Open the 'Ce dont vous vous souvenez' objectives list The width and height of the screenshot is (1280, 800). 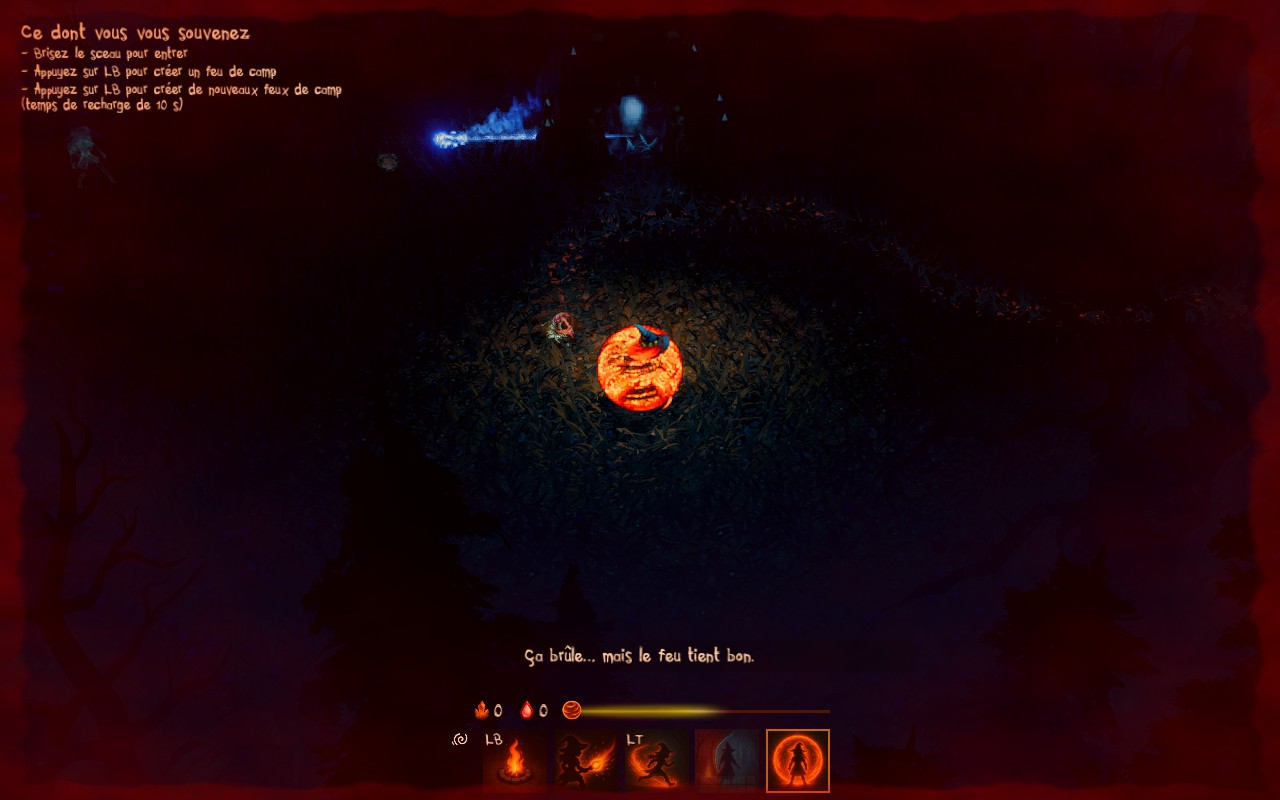point(135,33)
